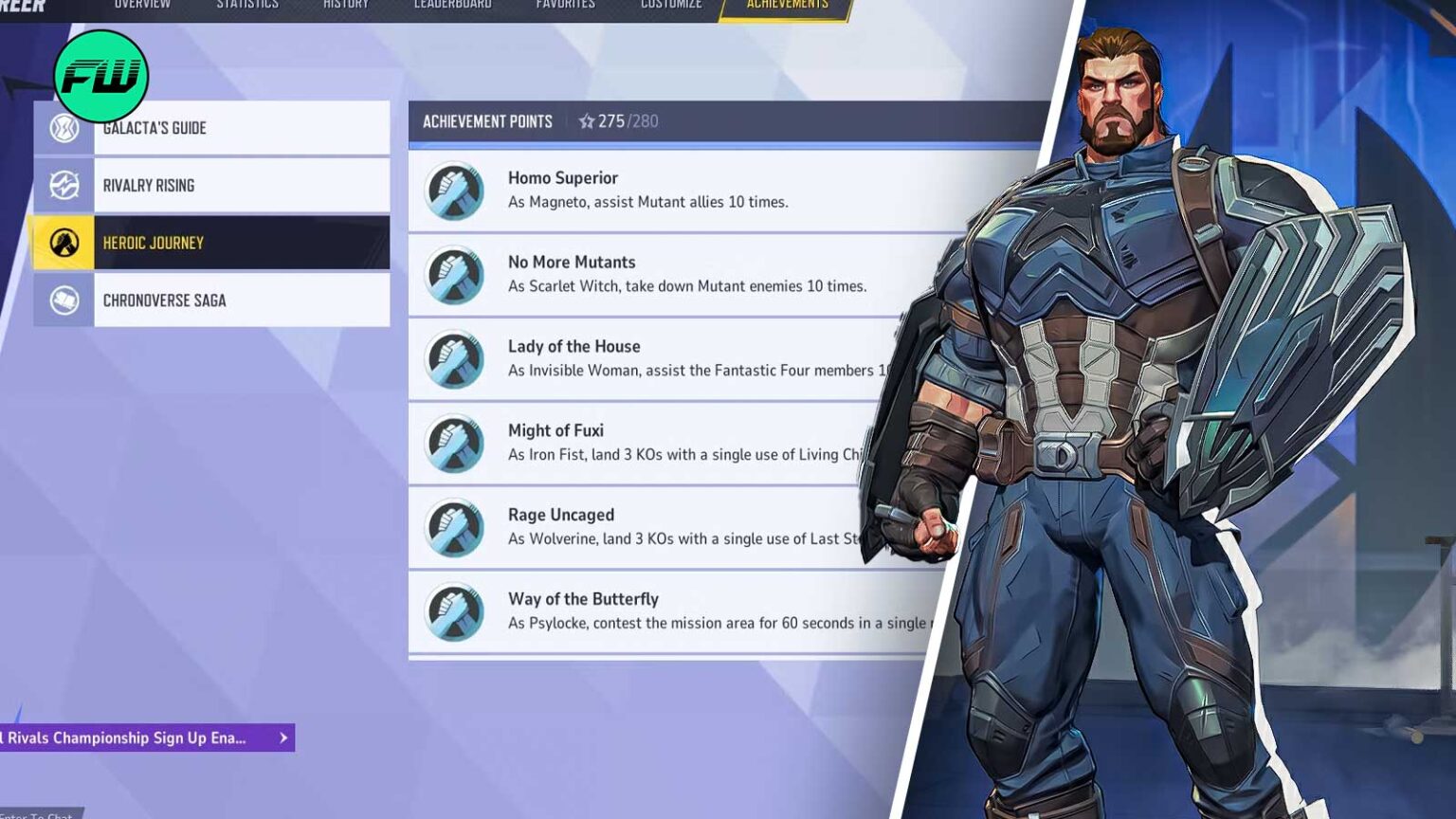Image resolution: width=1456 pixels, height=819 pixels.
Task: Switch to the Statistics tab
Action: 247,5
